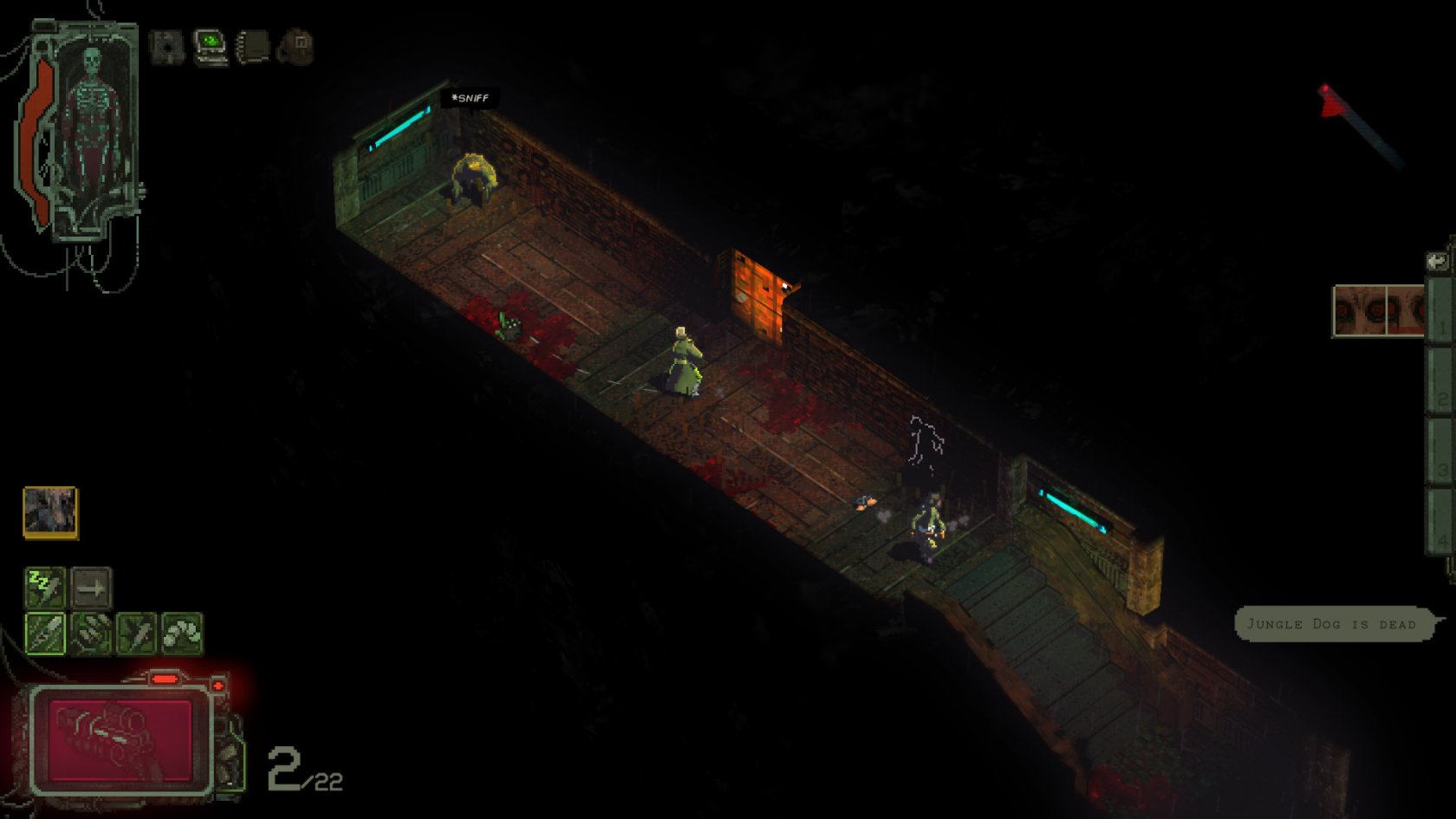1456x819 pixels.
Task: Click the red-eyed enemy portrait strip
Action: coord(1378,310)
